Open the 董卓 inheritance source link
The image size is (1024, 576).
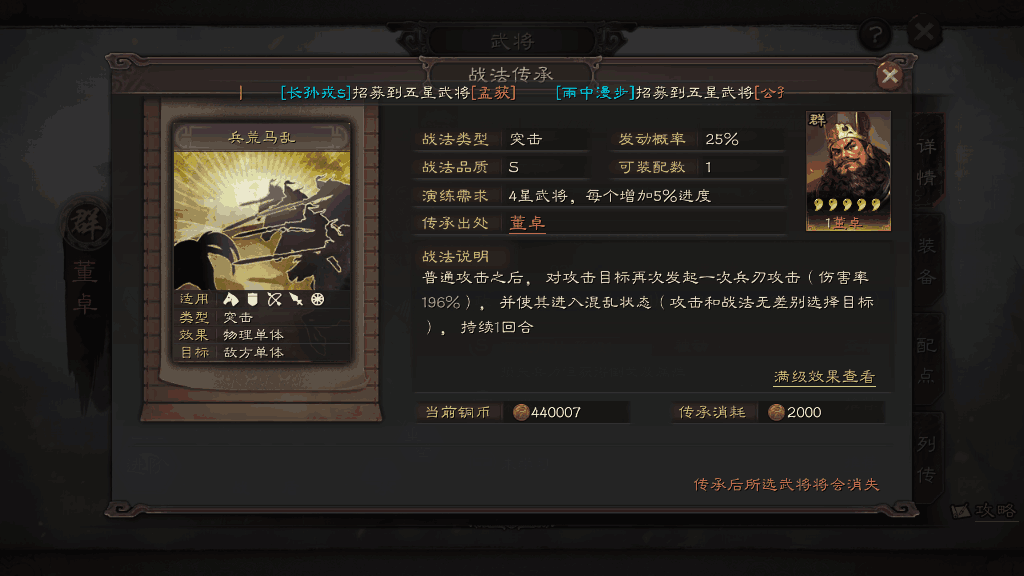pos(527,222)
